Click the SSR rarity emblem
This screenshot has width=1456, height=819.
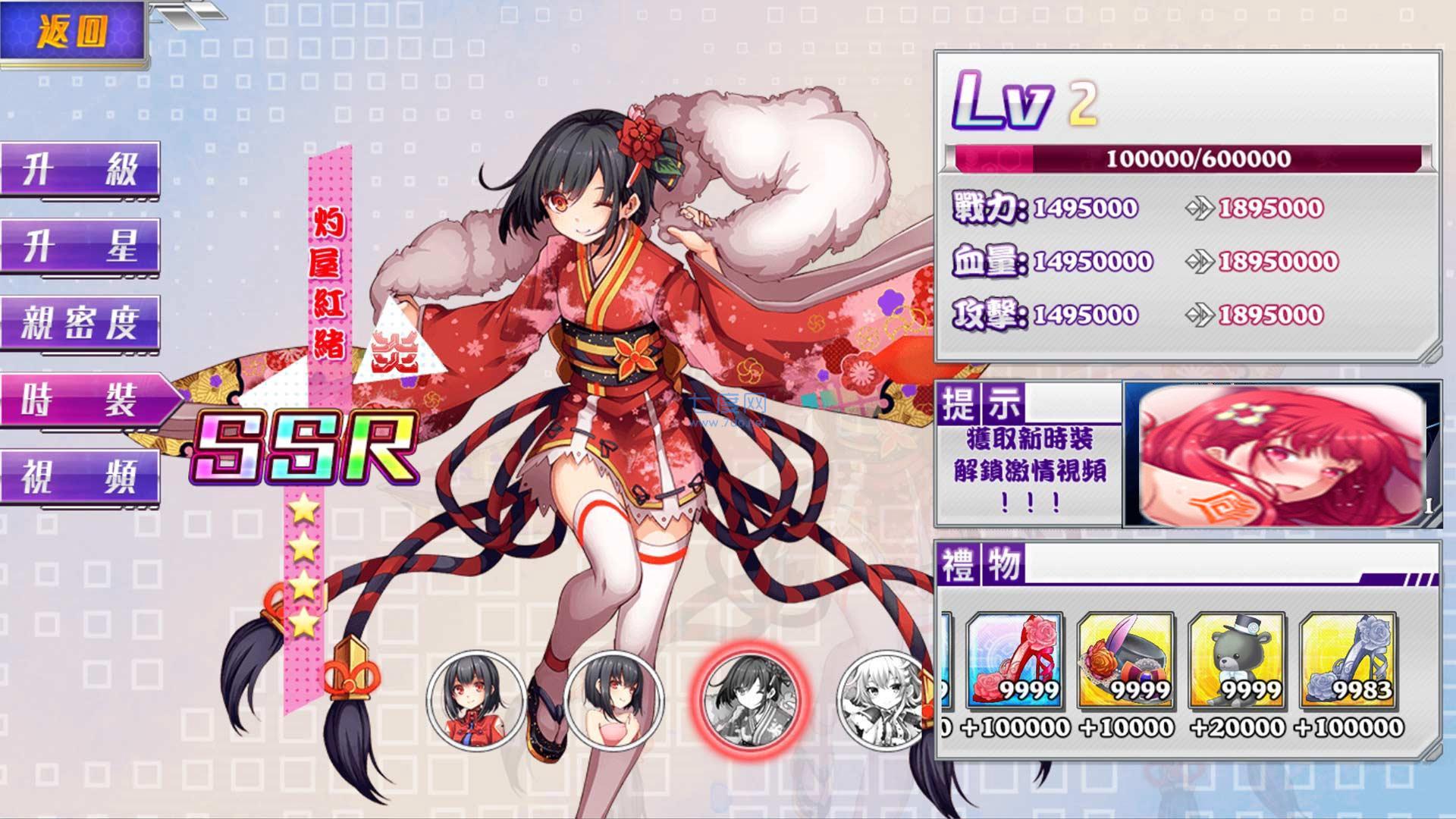[307, 447]
